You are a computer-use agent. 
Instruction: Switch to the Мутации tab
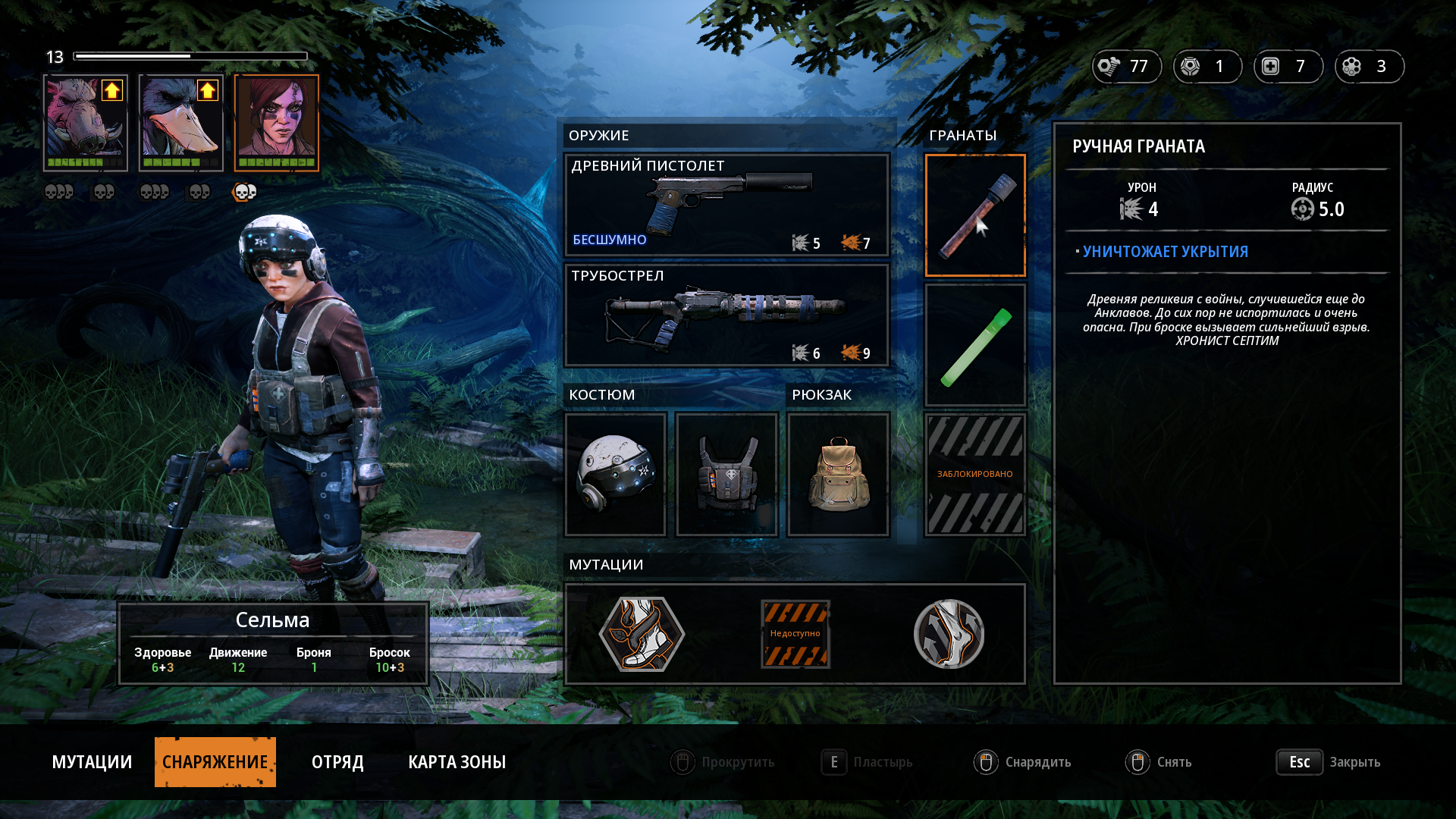click(92, 762)
